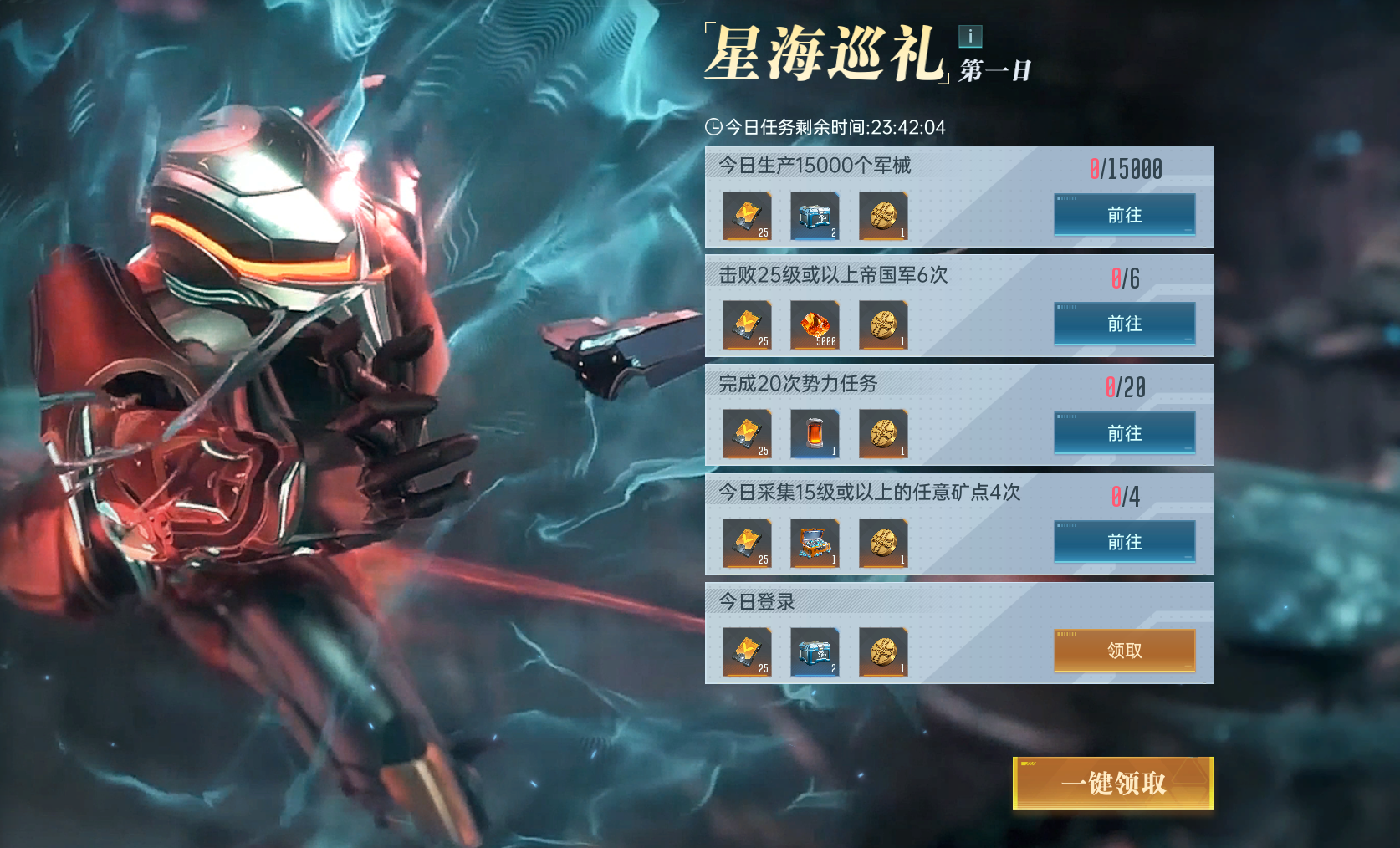This screenshot has height=848, width=1400.
Task: Inspect the treasure-filled chest reward icon
Action: (x=815, y=544)
